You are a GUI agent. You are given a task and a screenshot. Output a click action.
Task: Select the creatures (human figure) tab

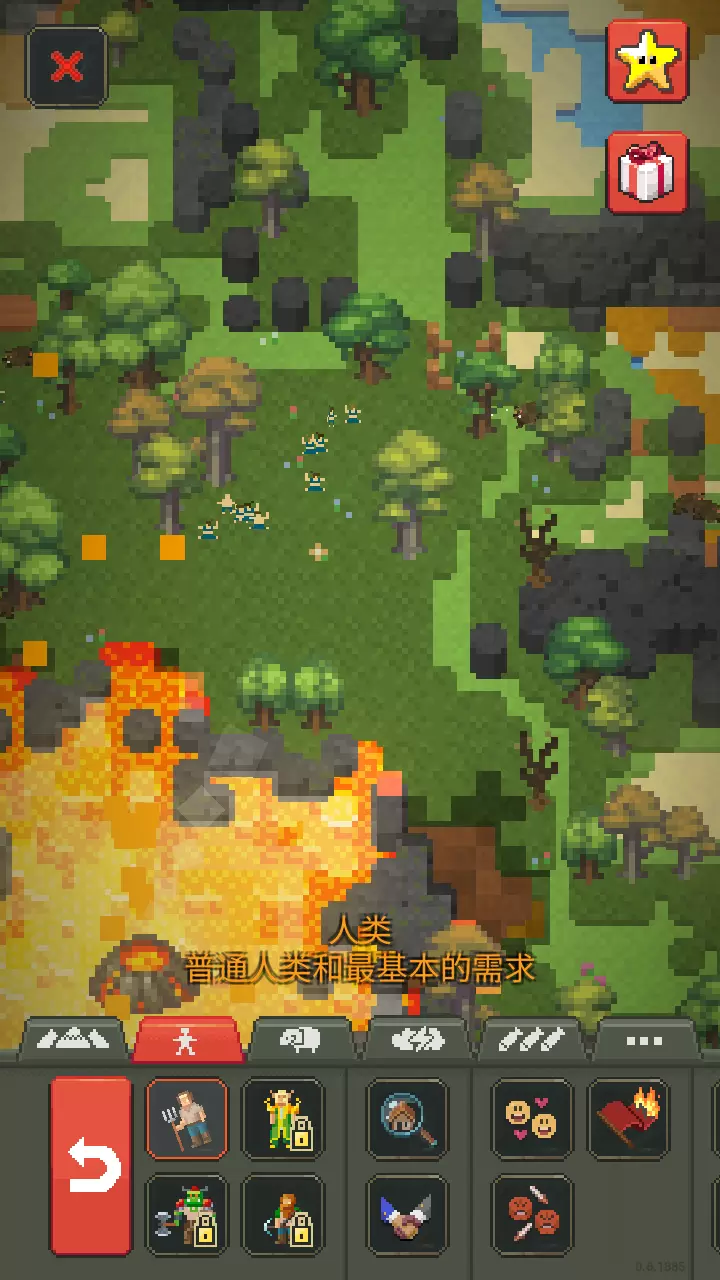(187, 1041)
